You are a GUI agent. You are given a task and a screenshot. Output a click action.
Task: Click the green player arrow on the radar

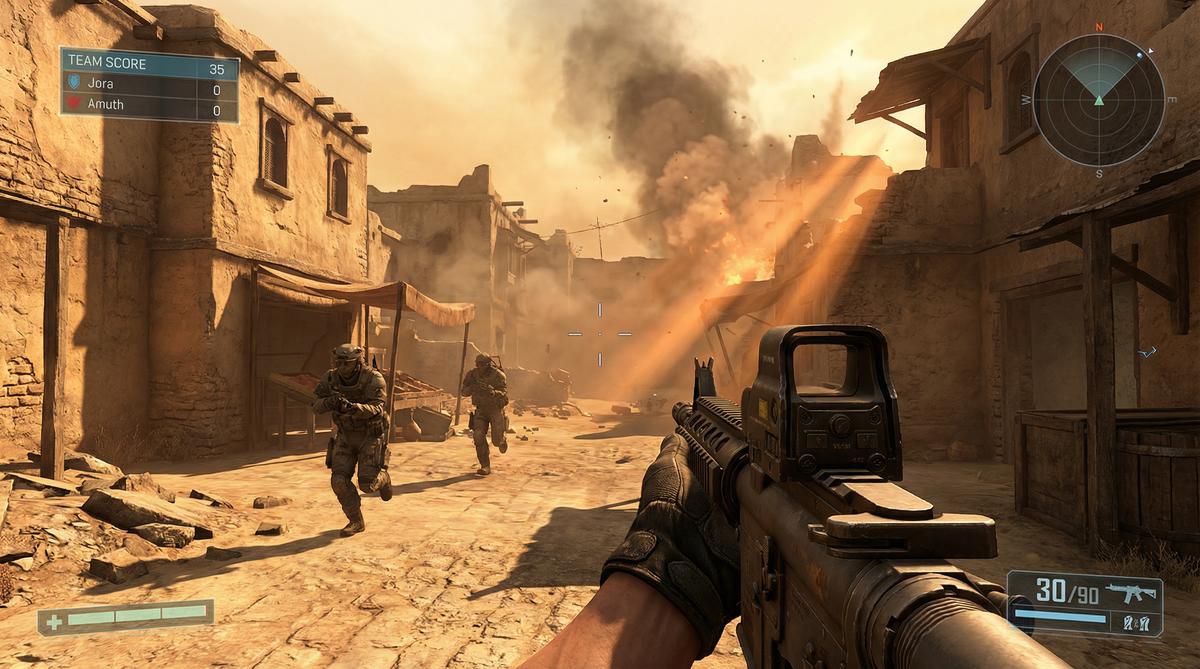(x=1099, y=100)
